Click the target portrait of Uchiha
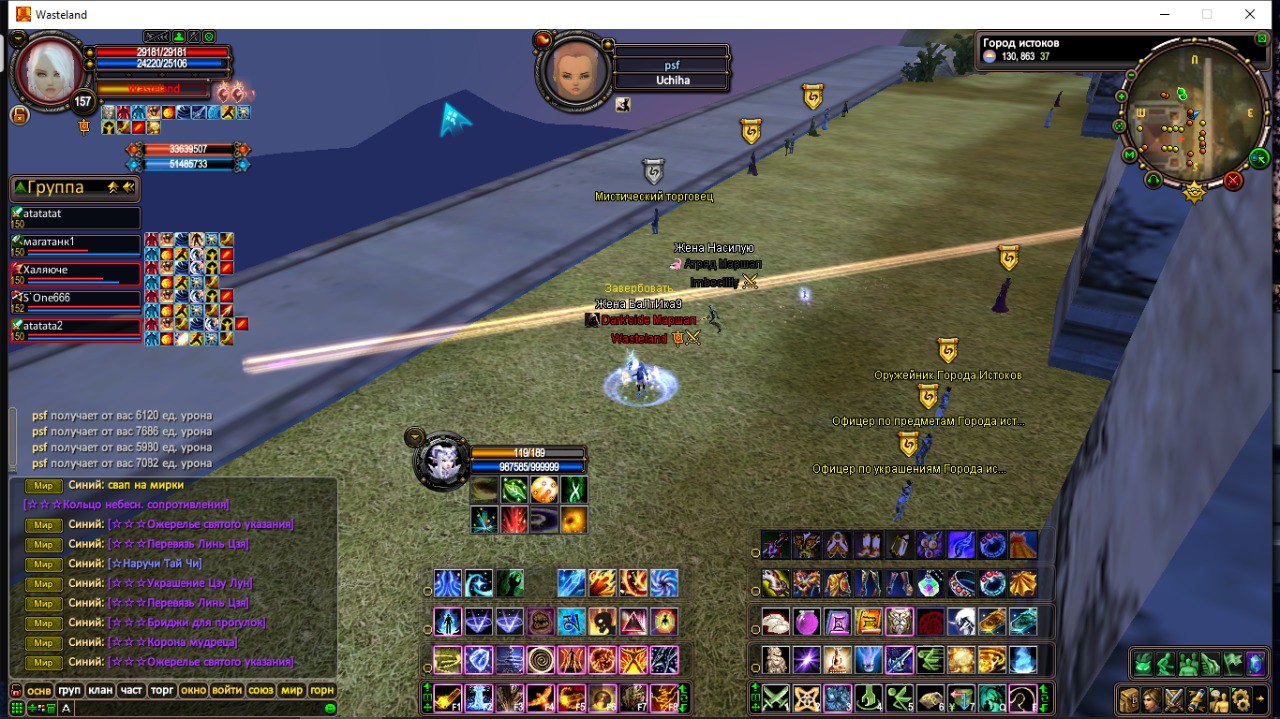The height and width of the screenshot is (719, 1280). pos(574,72)
